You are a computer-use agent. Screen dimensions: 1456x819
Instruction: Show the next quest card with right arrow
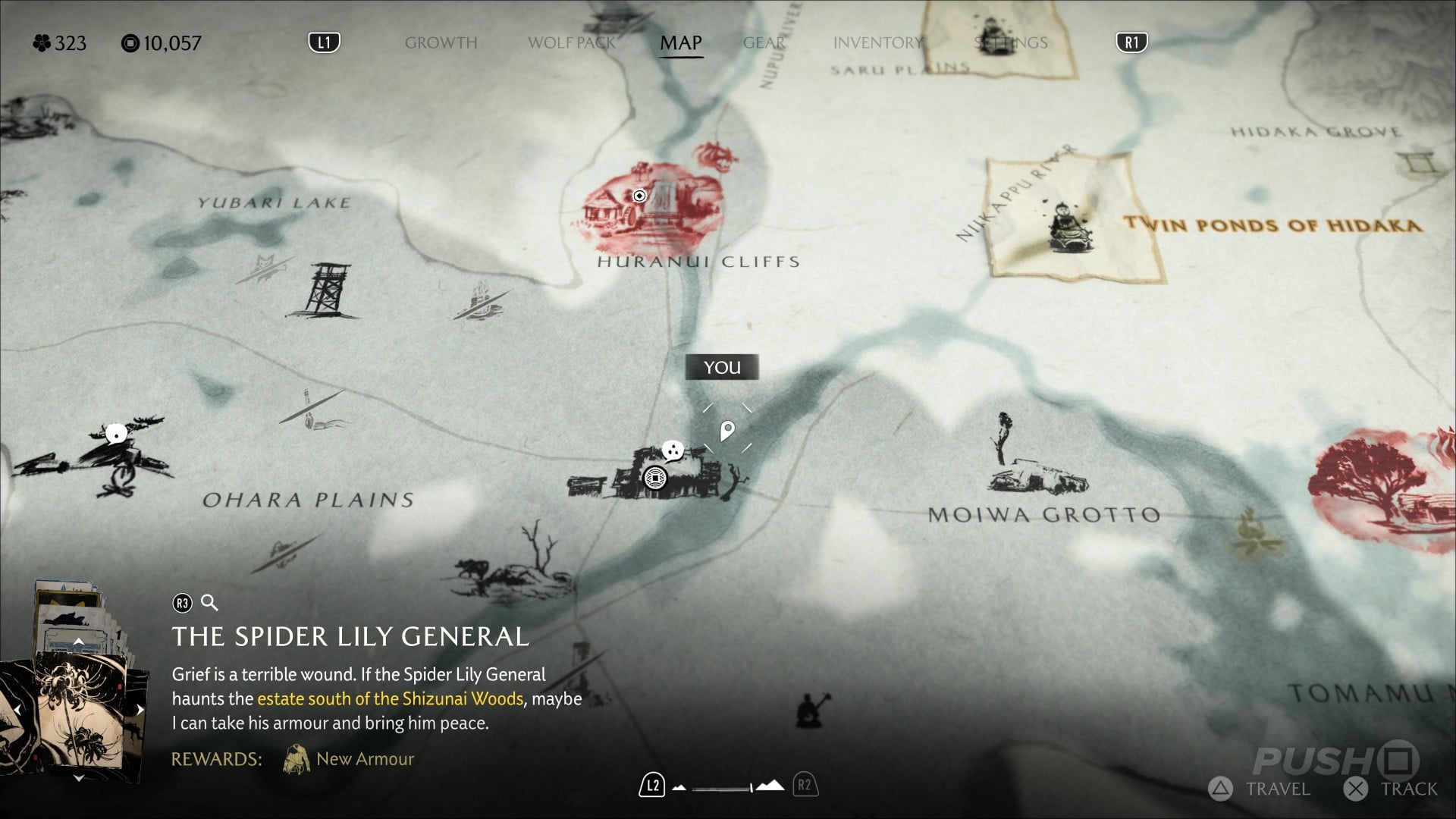click(140, 710)
